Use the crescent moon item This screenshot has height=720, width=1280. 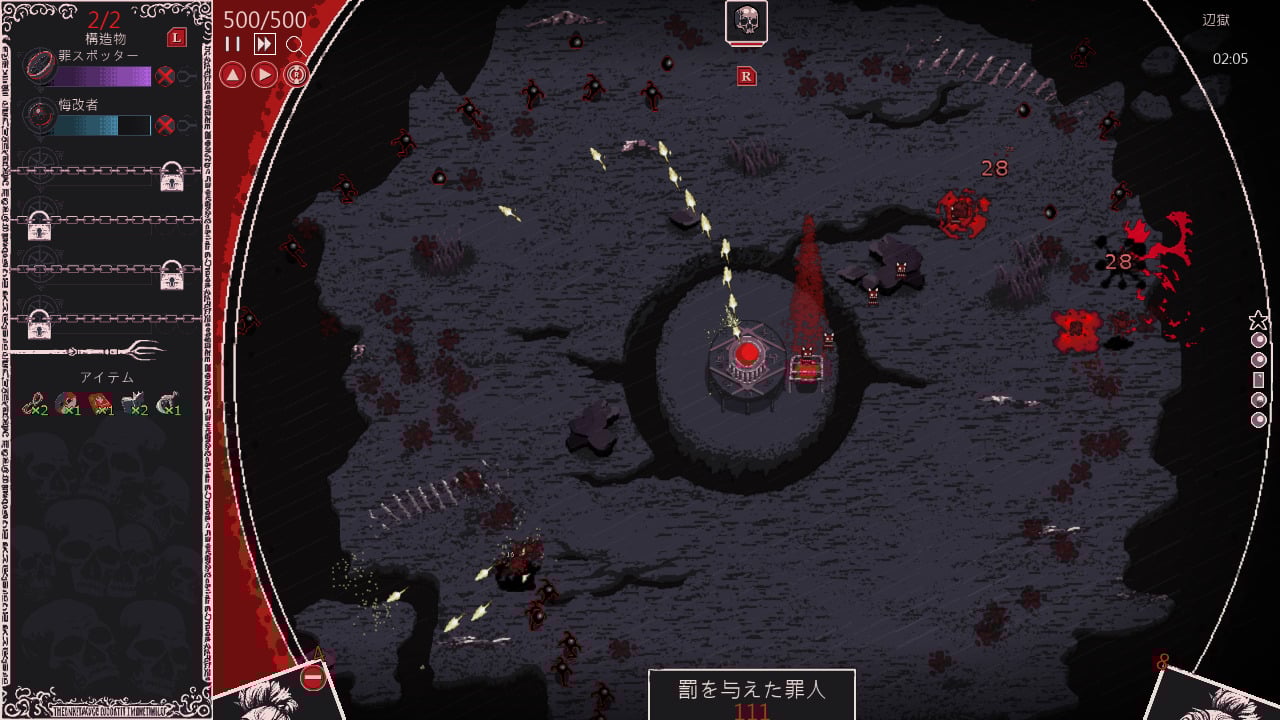coord(168,403)
